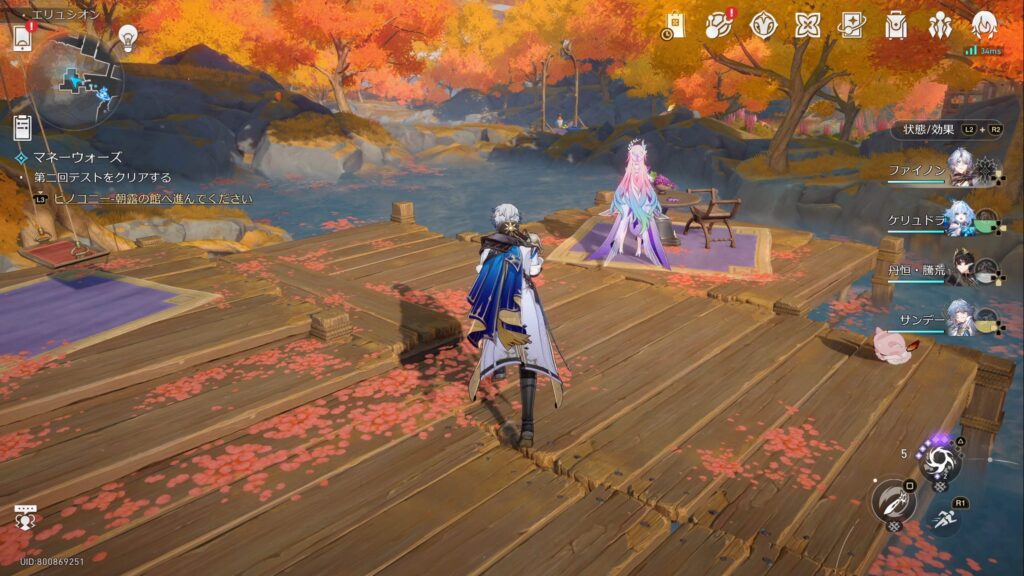
Task: Open the star card warp icon
Action: (851, 25)
